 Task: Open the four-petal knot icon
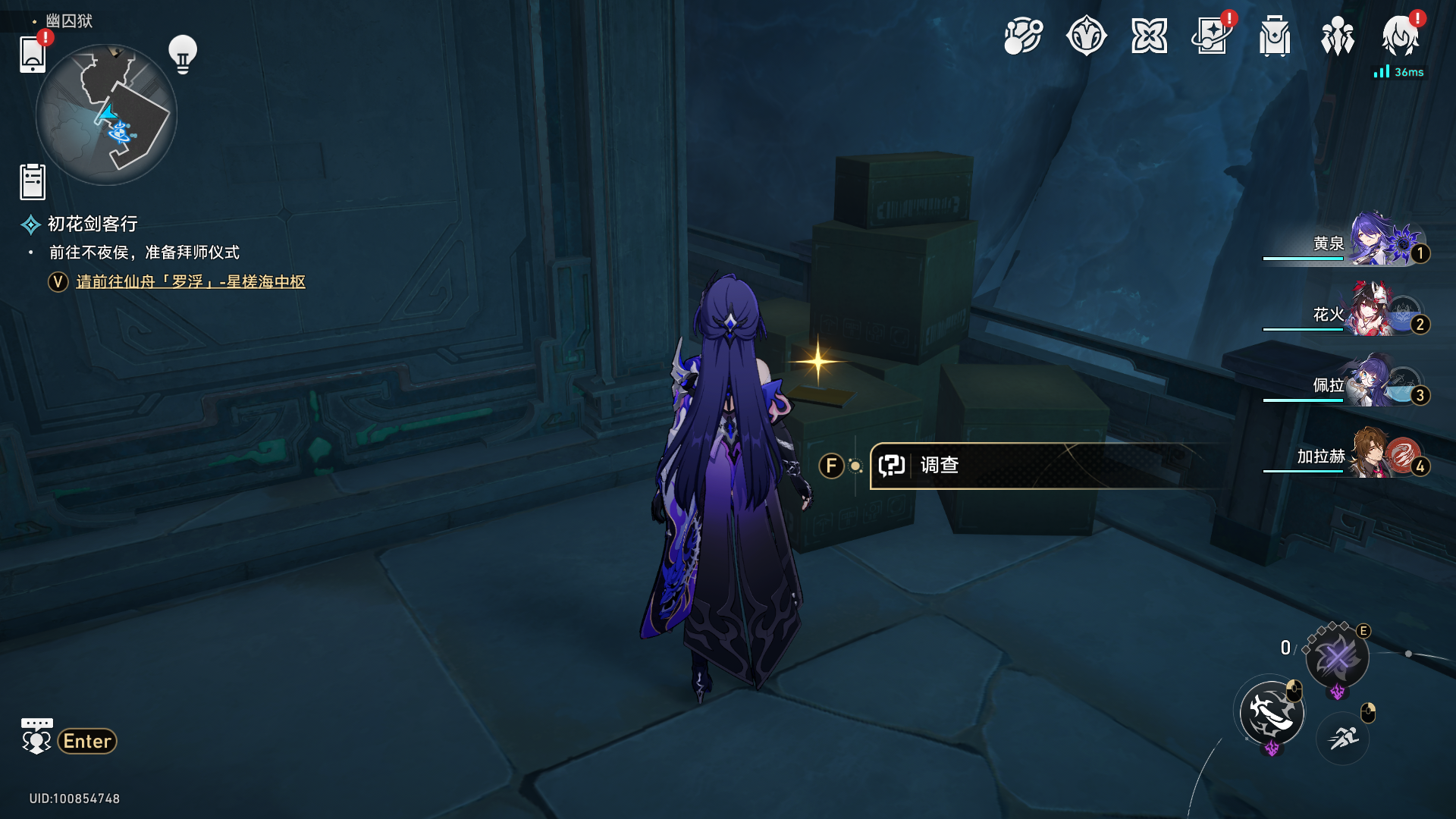tap(1149, 36)
